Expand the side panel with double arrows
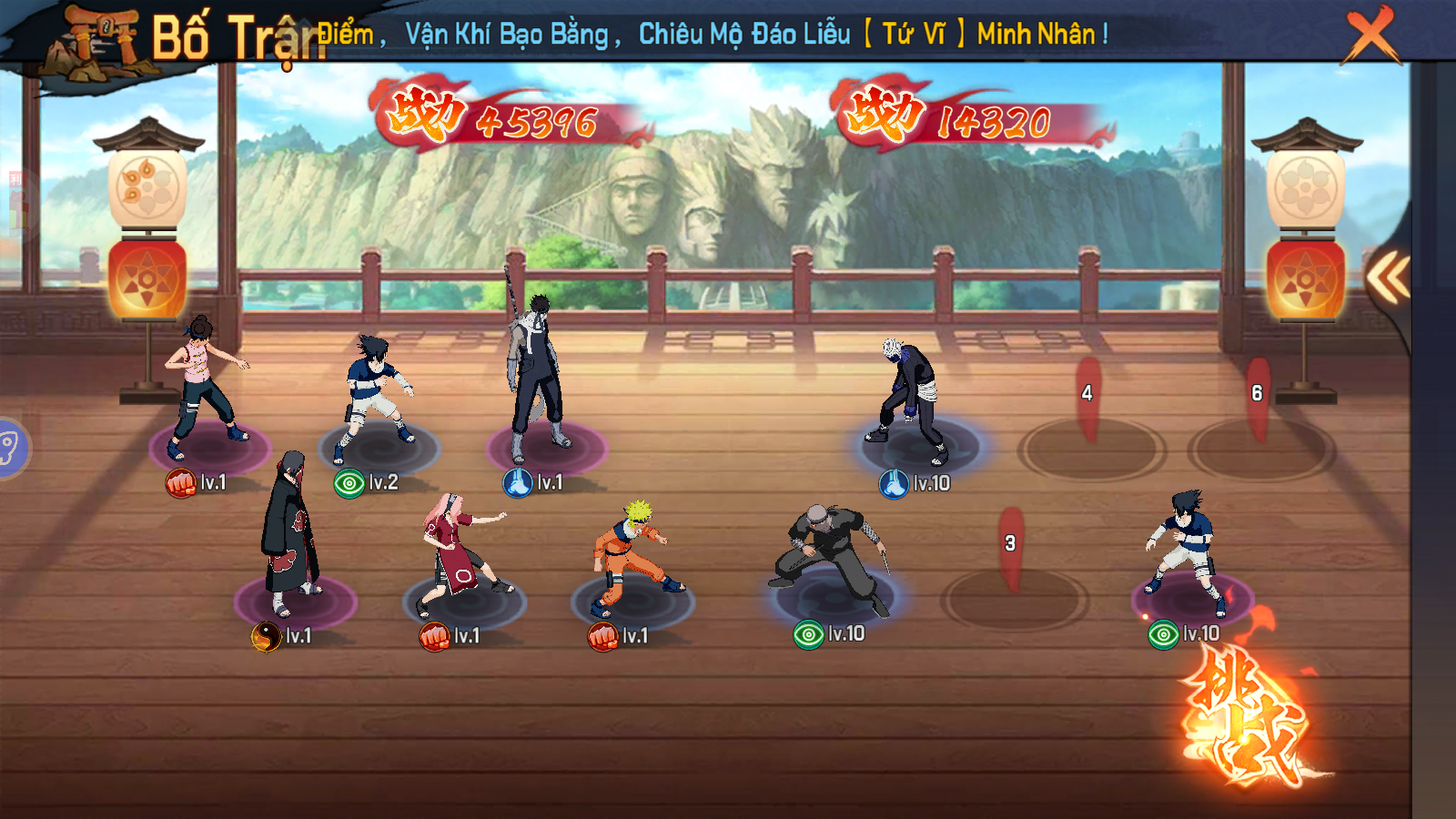This screenshot has height=819, width=1456. click(1389, 277)
